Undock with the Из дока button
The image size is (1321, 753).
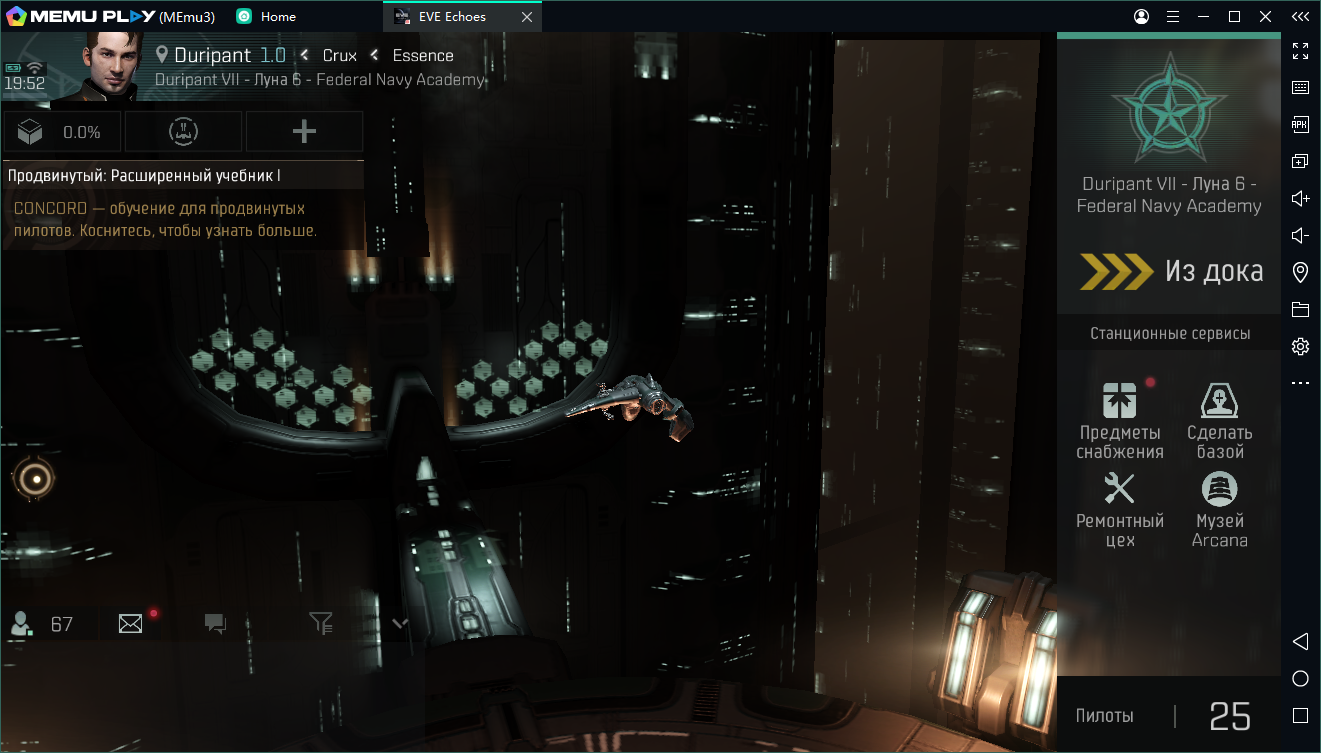click(x=1170, y=271)
